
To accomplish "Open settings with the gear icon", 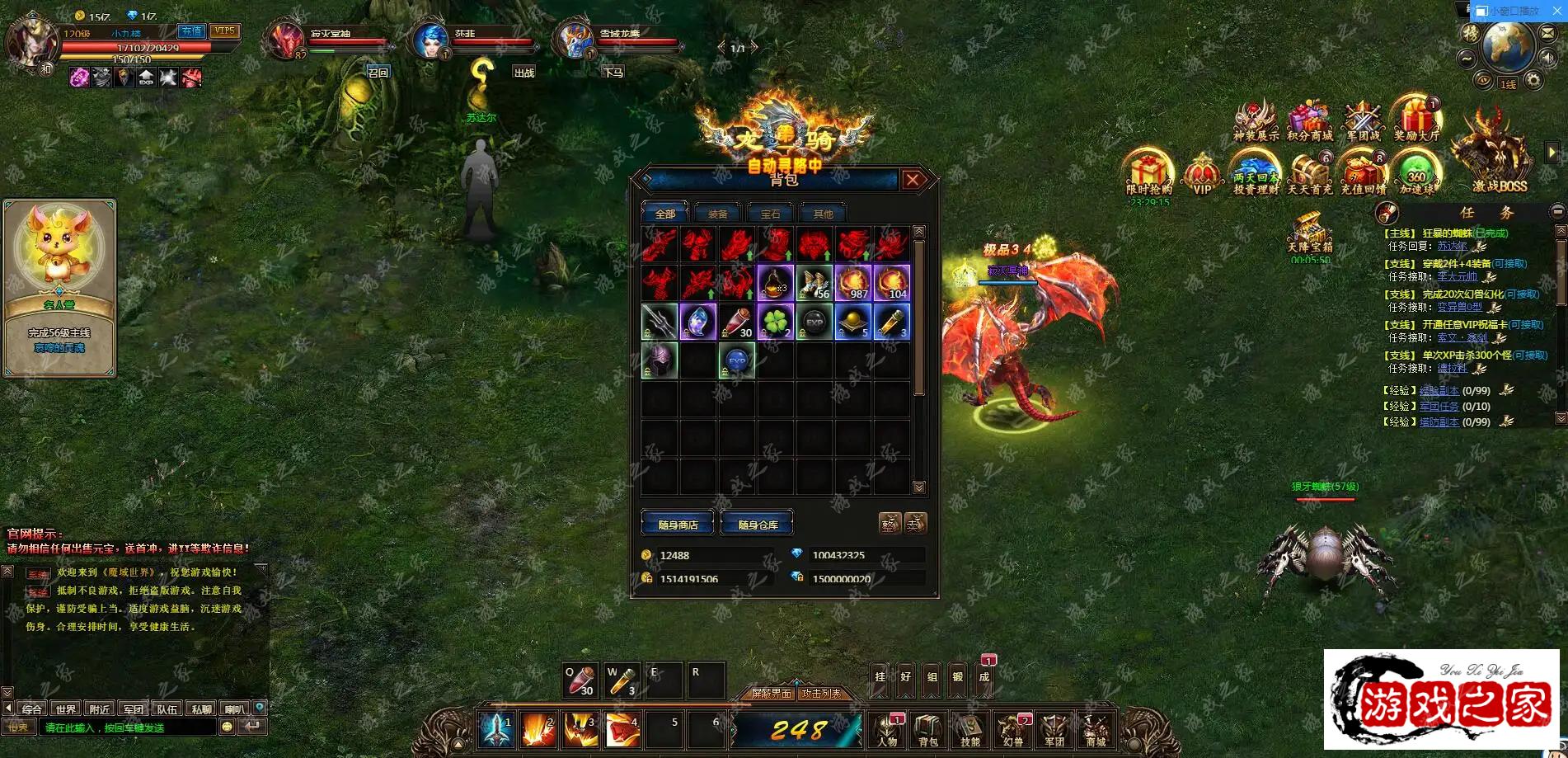I will [x=1533, y=81].
